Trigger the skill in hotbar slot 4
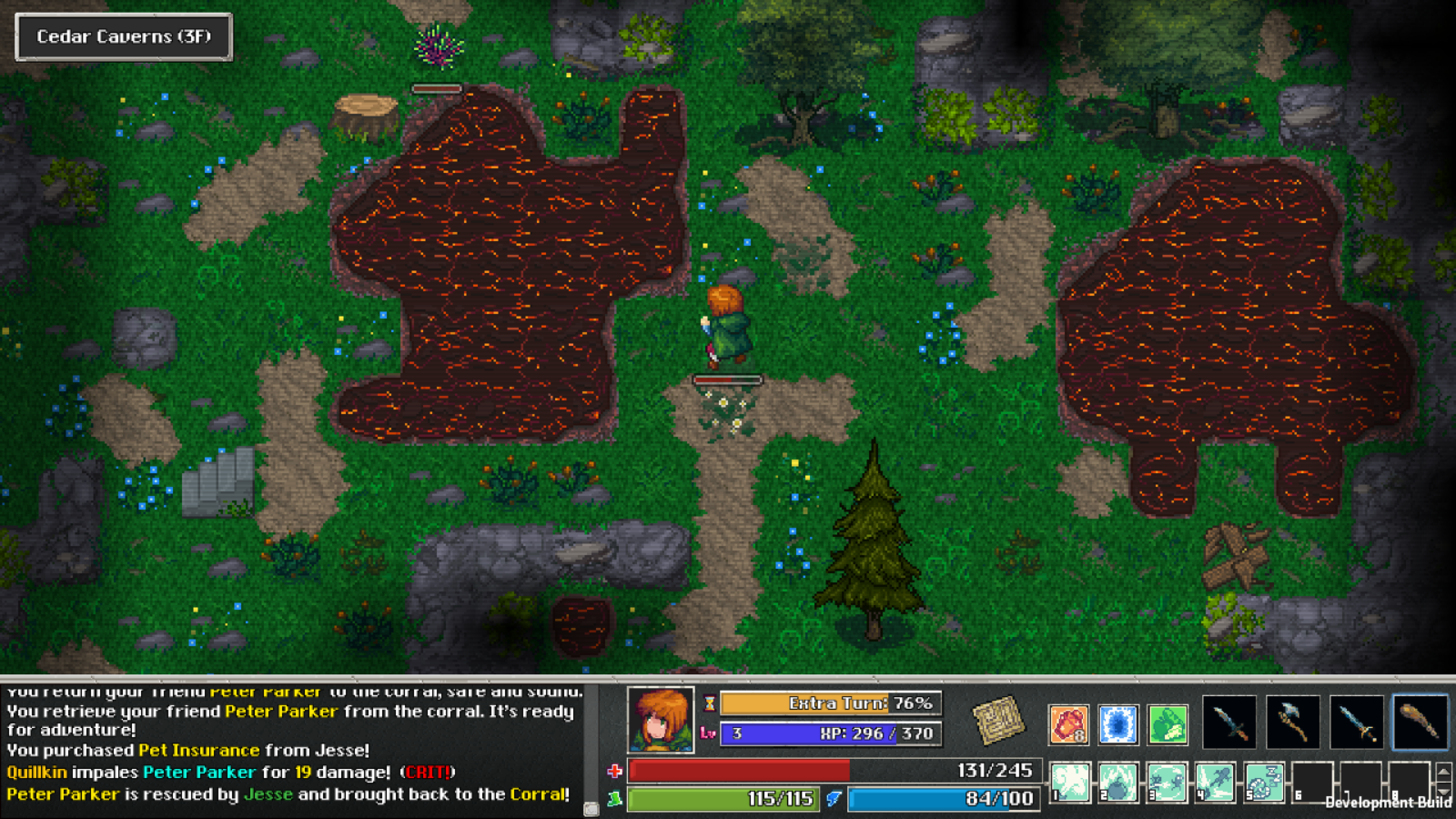1456x819 pixels. click(1216, 783)
